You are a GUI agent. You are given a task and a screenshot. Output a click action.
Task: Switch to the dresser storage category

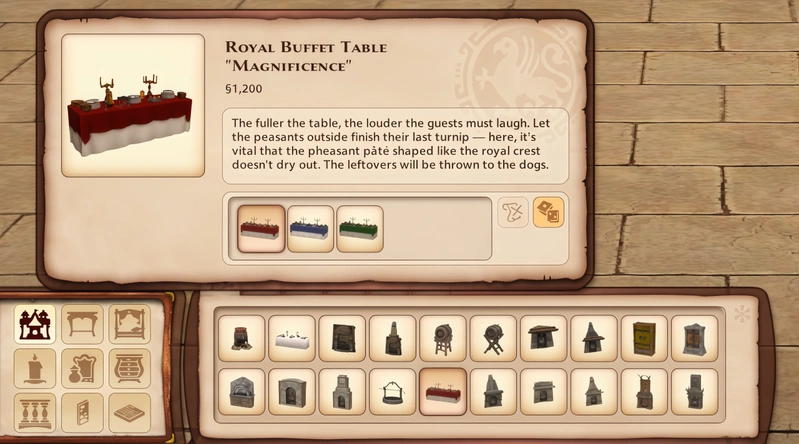tap(129, 368)
